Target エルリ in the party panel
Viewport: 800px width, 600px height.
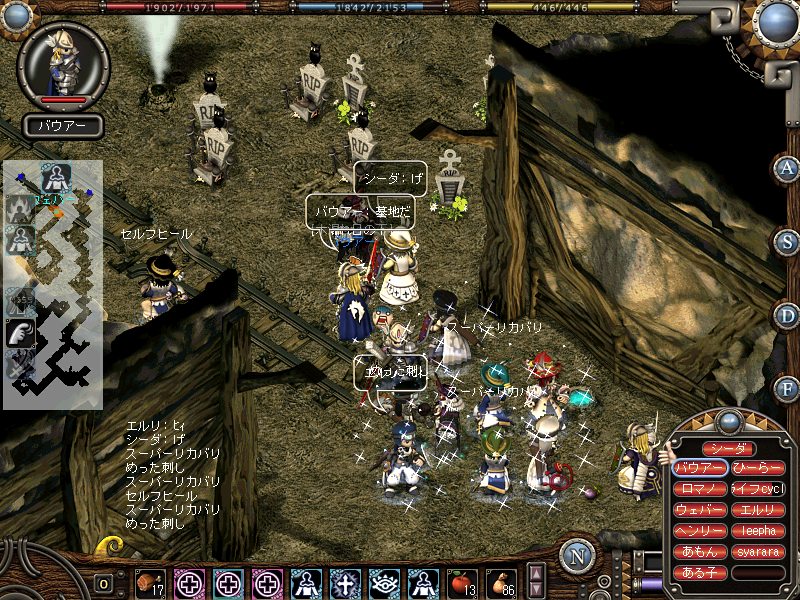pos(757,510)
